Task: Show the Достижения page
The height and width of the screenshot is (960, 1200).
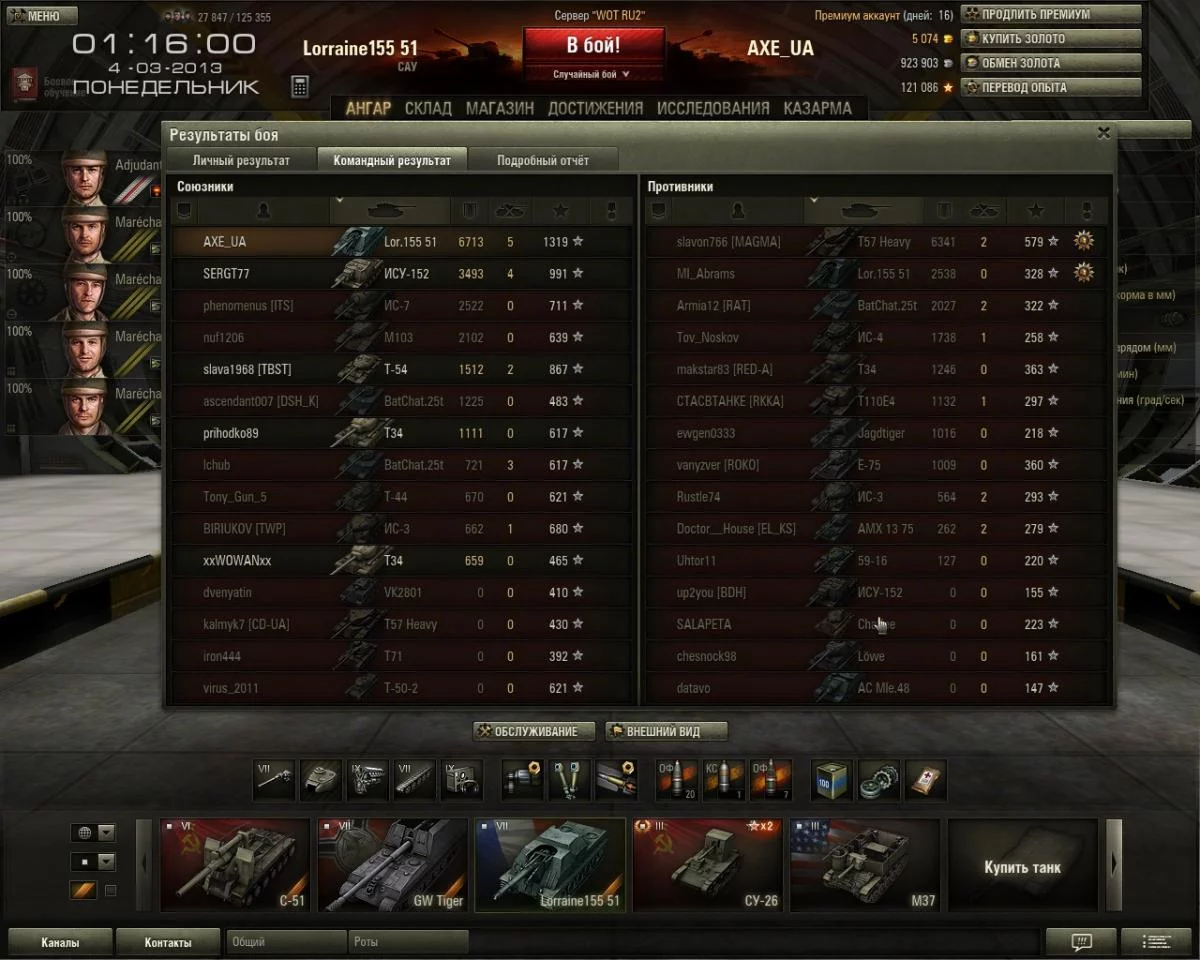Action: tap(595, 108)
